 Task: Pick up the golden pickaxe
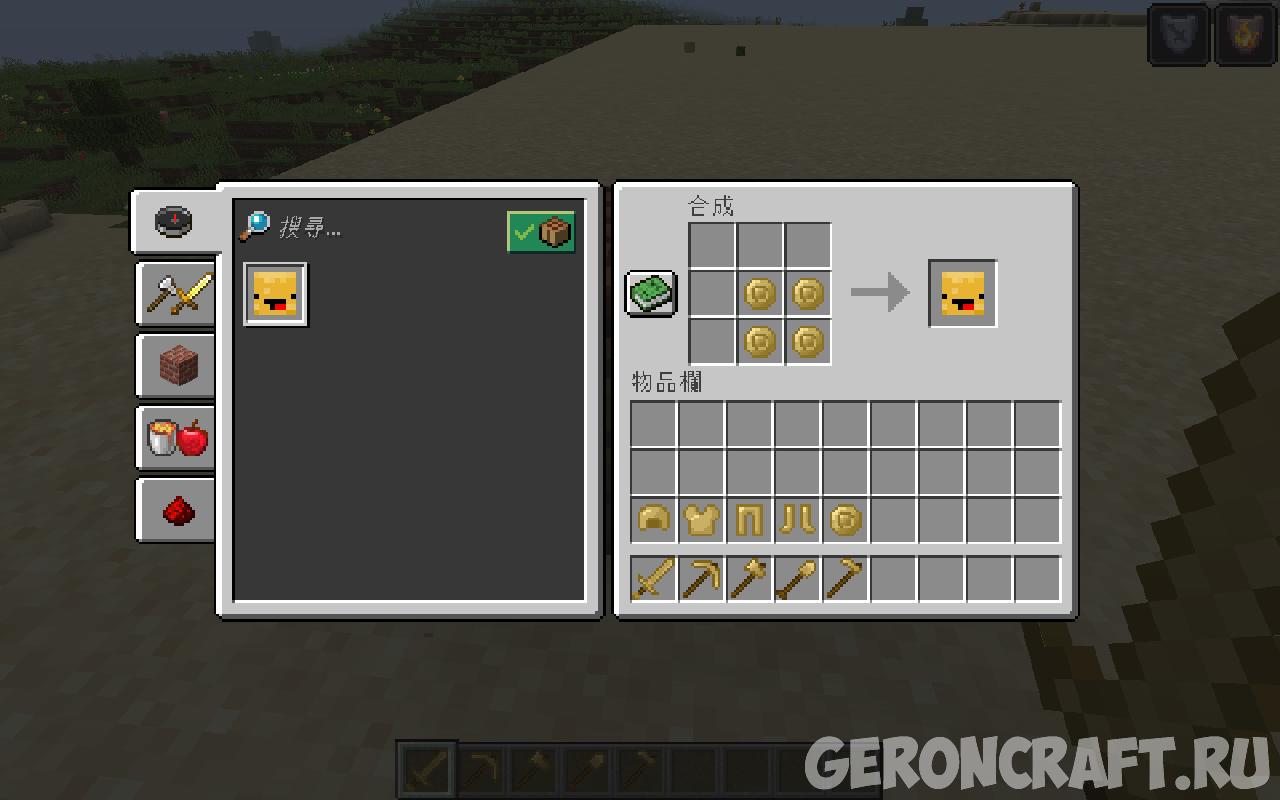pos(701,579)
